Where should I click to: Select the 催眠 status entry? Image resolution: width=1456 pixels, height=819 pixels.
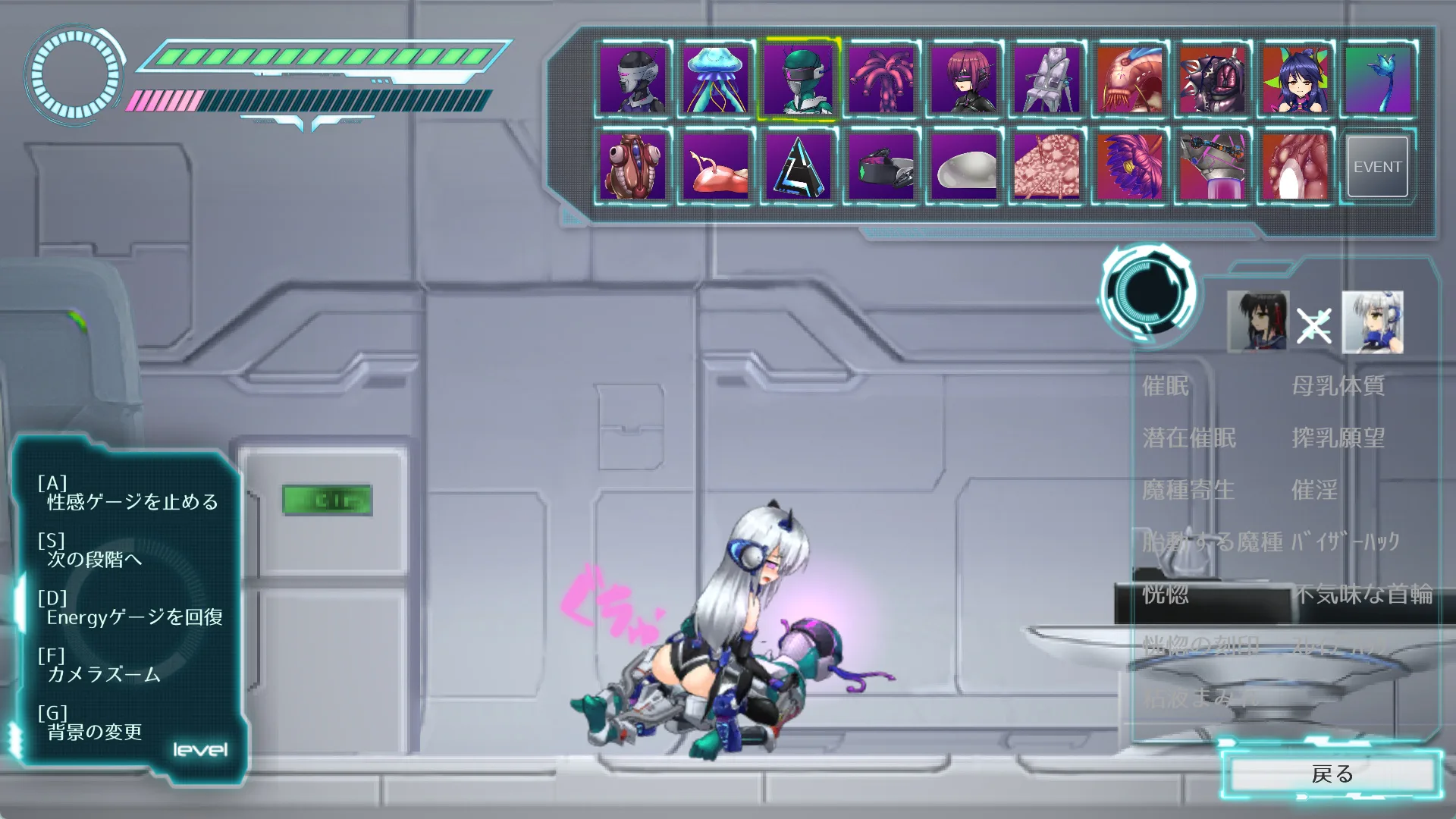pos(1166,386)
